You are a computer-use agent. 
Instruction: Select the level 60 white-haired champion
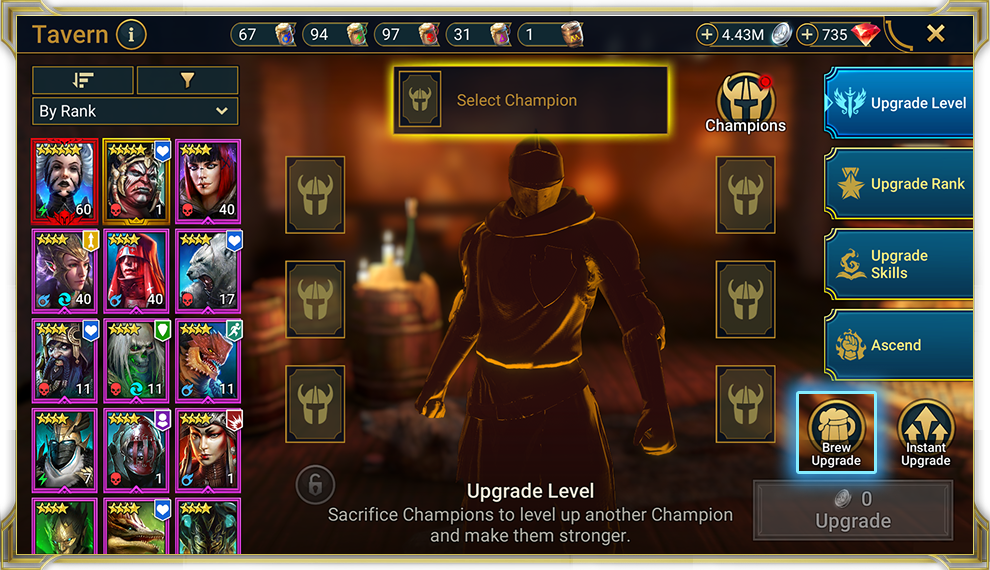(65, 179)
